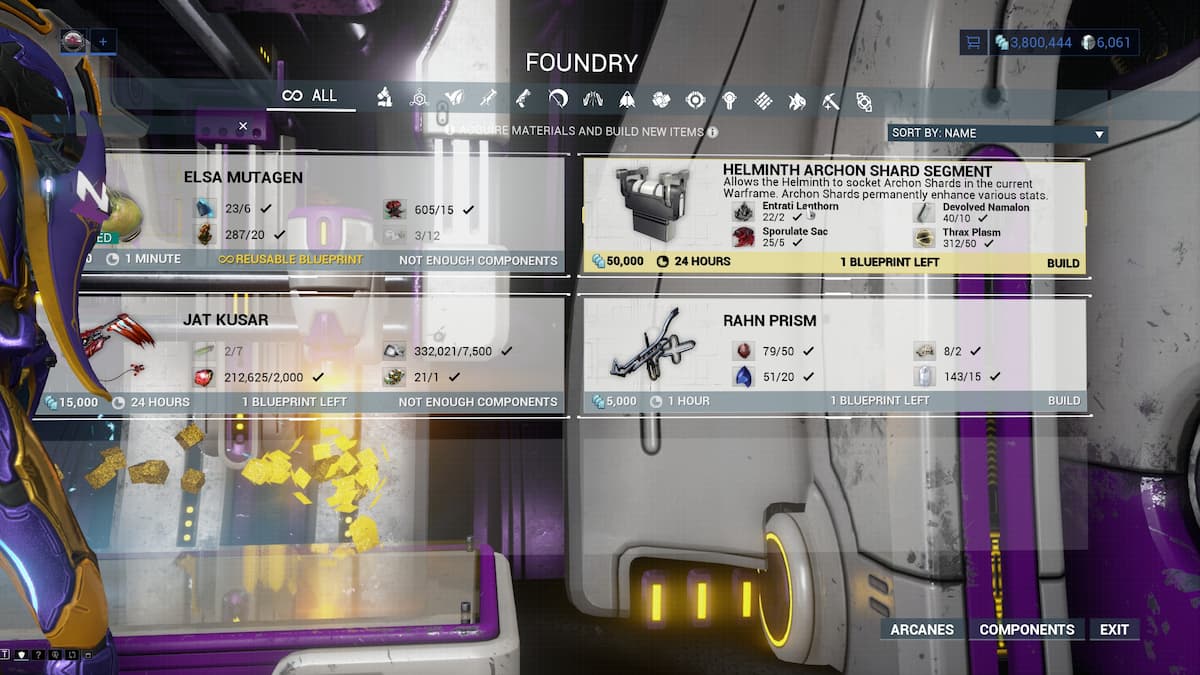Build the Helminth Archon Shard Segment
The width and height of the screenshot is (1200, 675).
click(x=1063, y=263)
